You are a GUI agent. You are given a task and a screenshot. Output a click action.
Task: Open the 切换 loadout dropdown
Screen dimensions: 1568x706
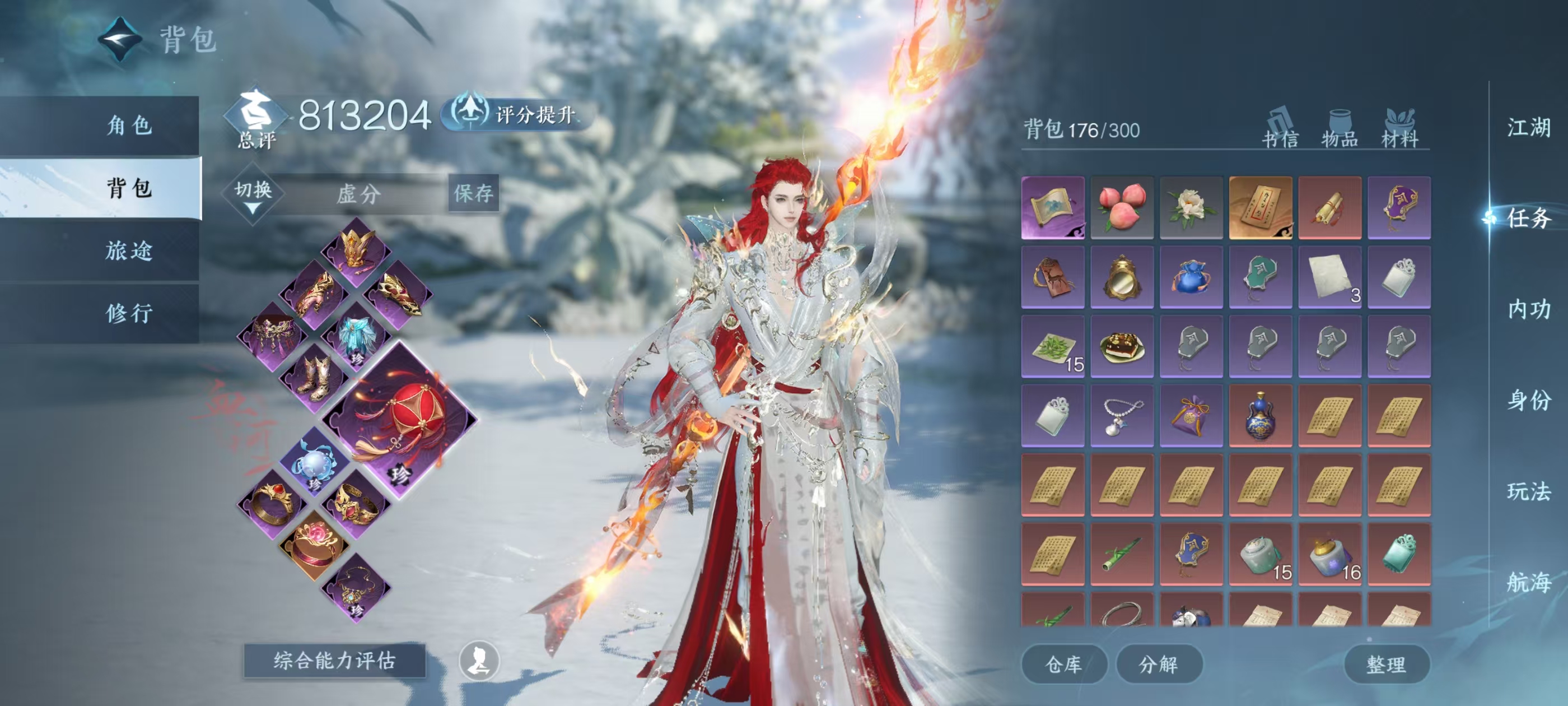(253, 195)
